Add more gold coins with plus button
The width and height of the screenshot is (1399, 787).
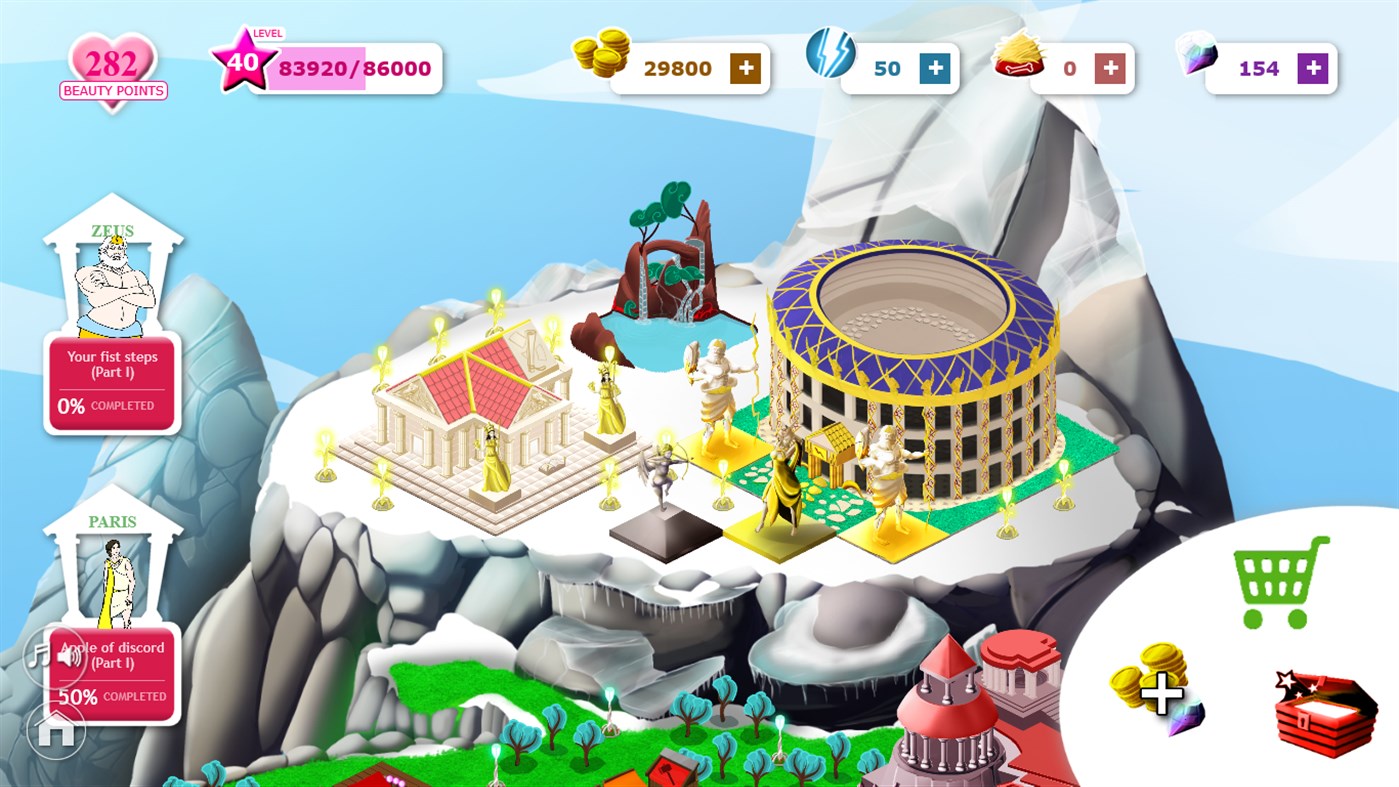(745, 68)
